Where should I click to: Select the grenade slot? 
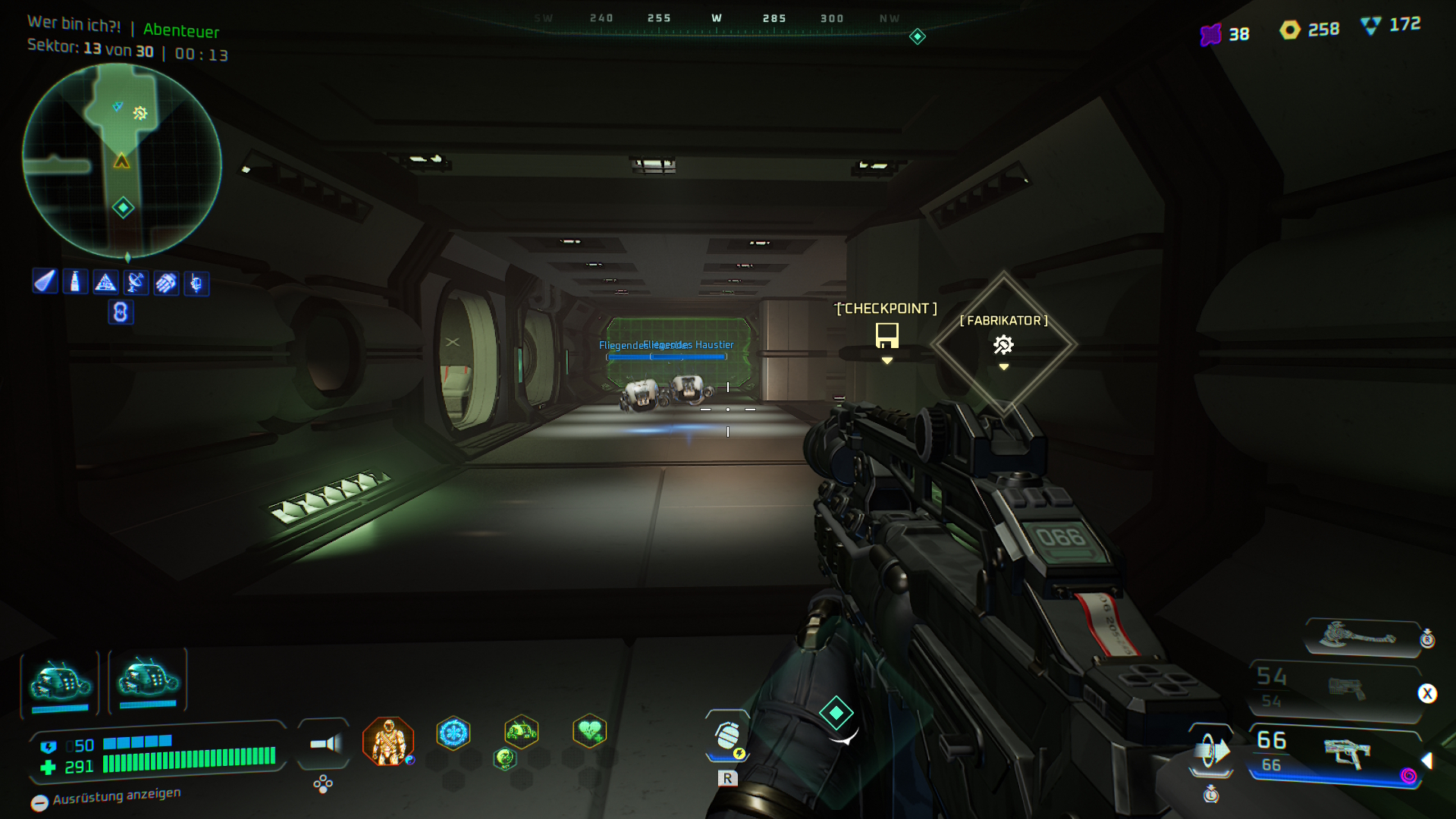(727, 736)
